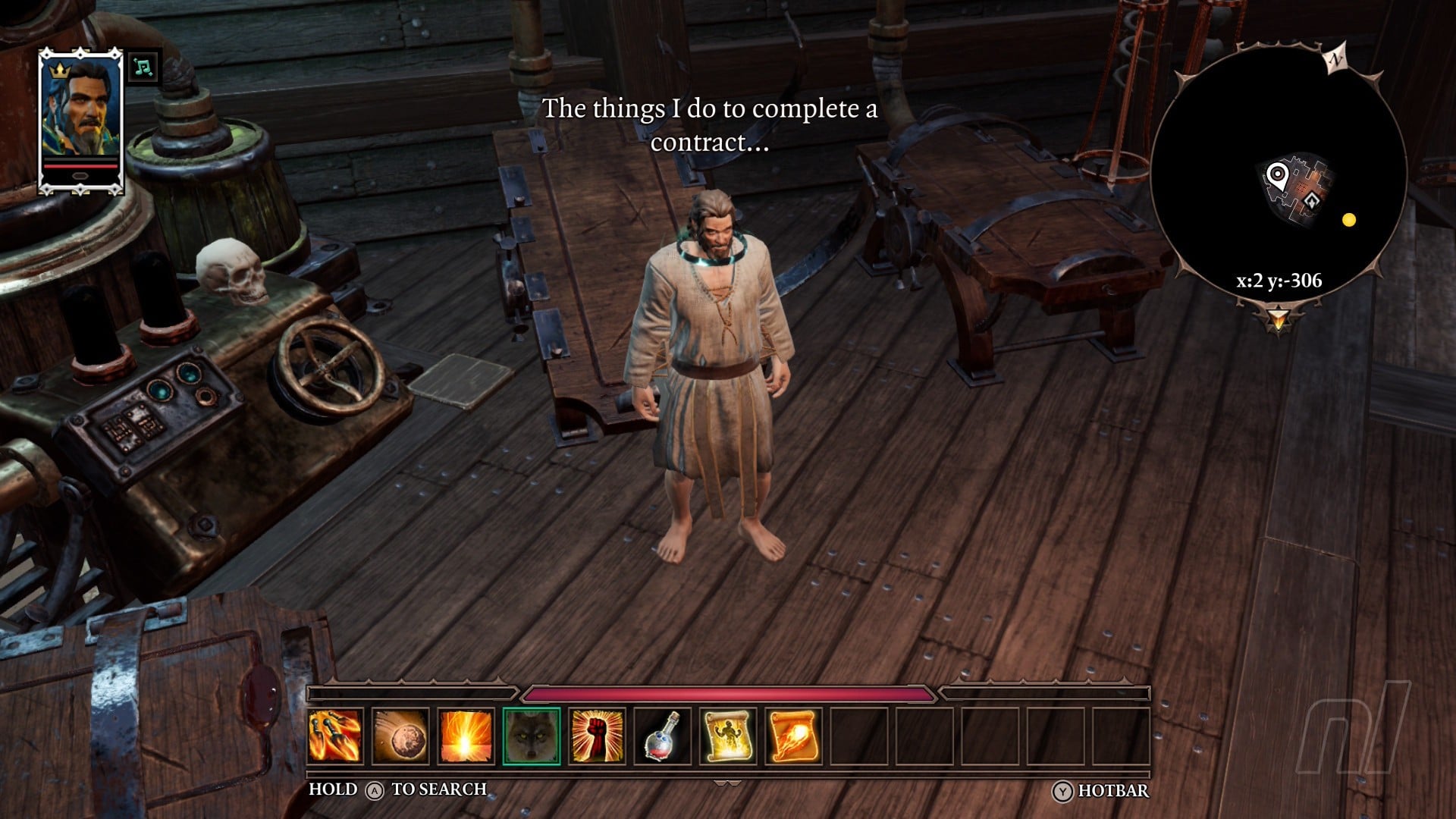This screenshot has height=819, width=1456.
Task: Cast the fiery explosion skill
Action: (466, 735)
